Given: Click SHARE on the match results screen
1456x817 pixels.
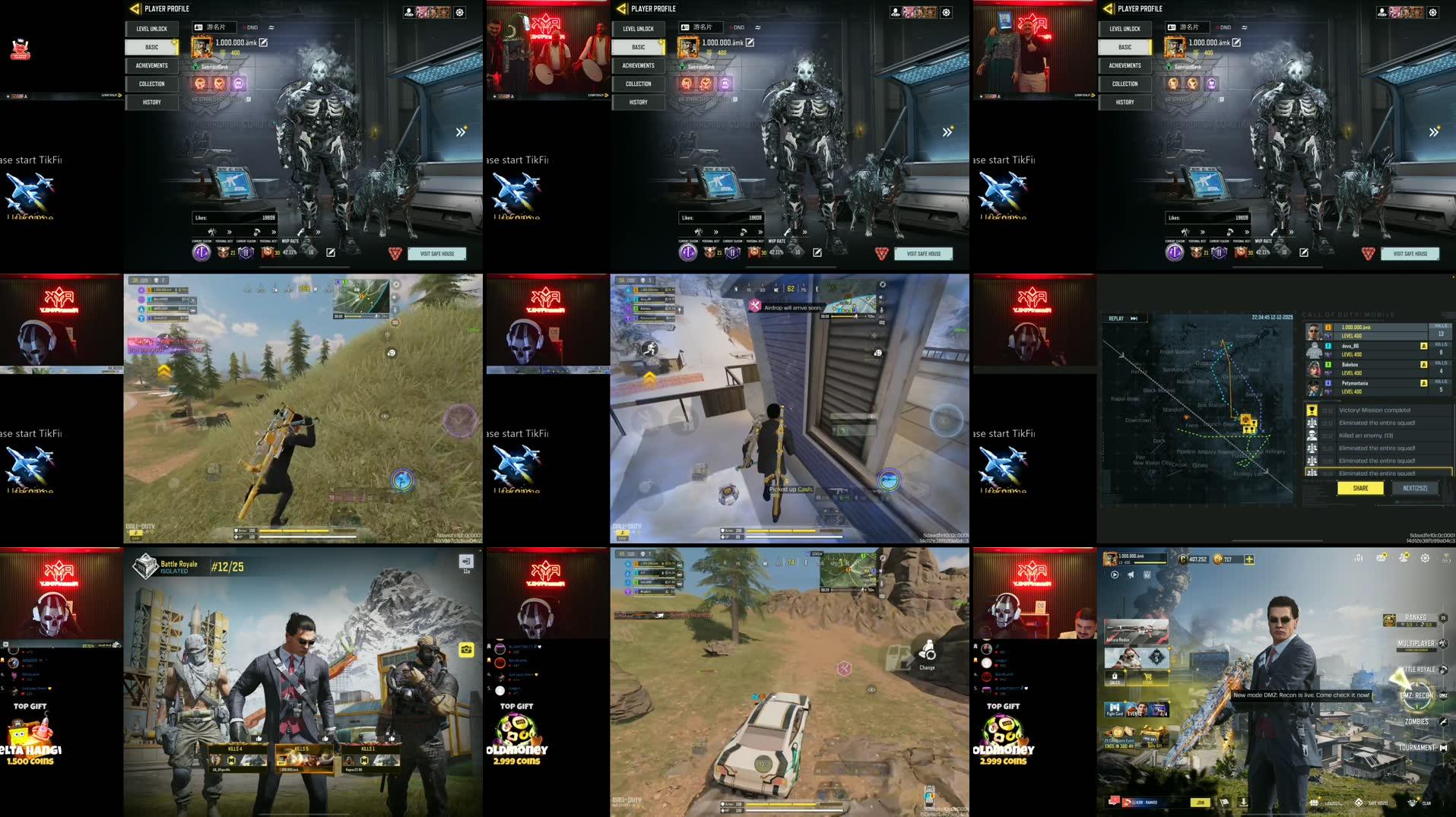Looking at the screenshot, I should pyautogui.click(x=1360, y=488).
